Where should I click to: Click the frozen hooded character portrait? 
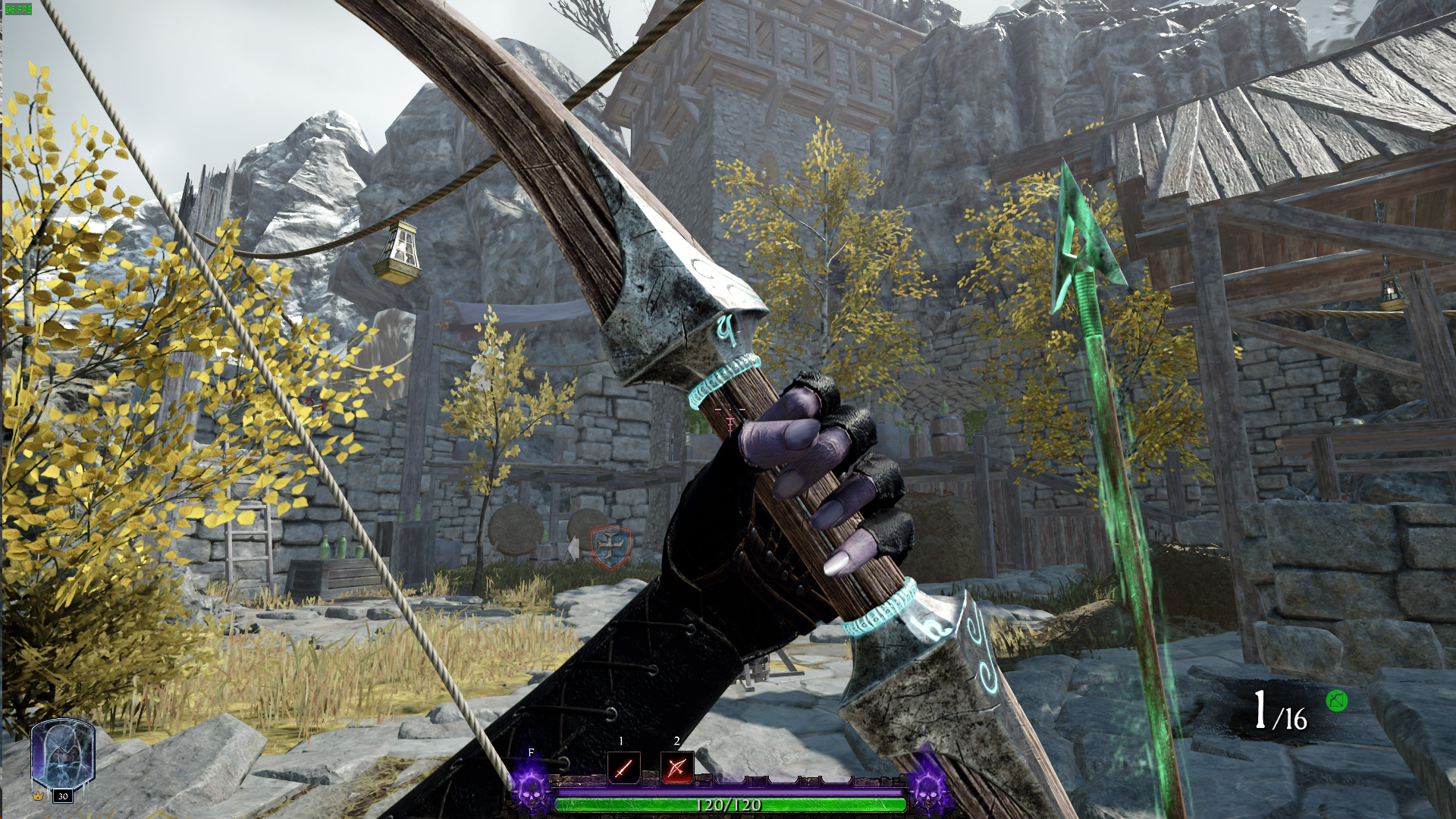pos(62,754)
